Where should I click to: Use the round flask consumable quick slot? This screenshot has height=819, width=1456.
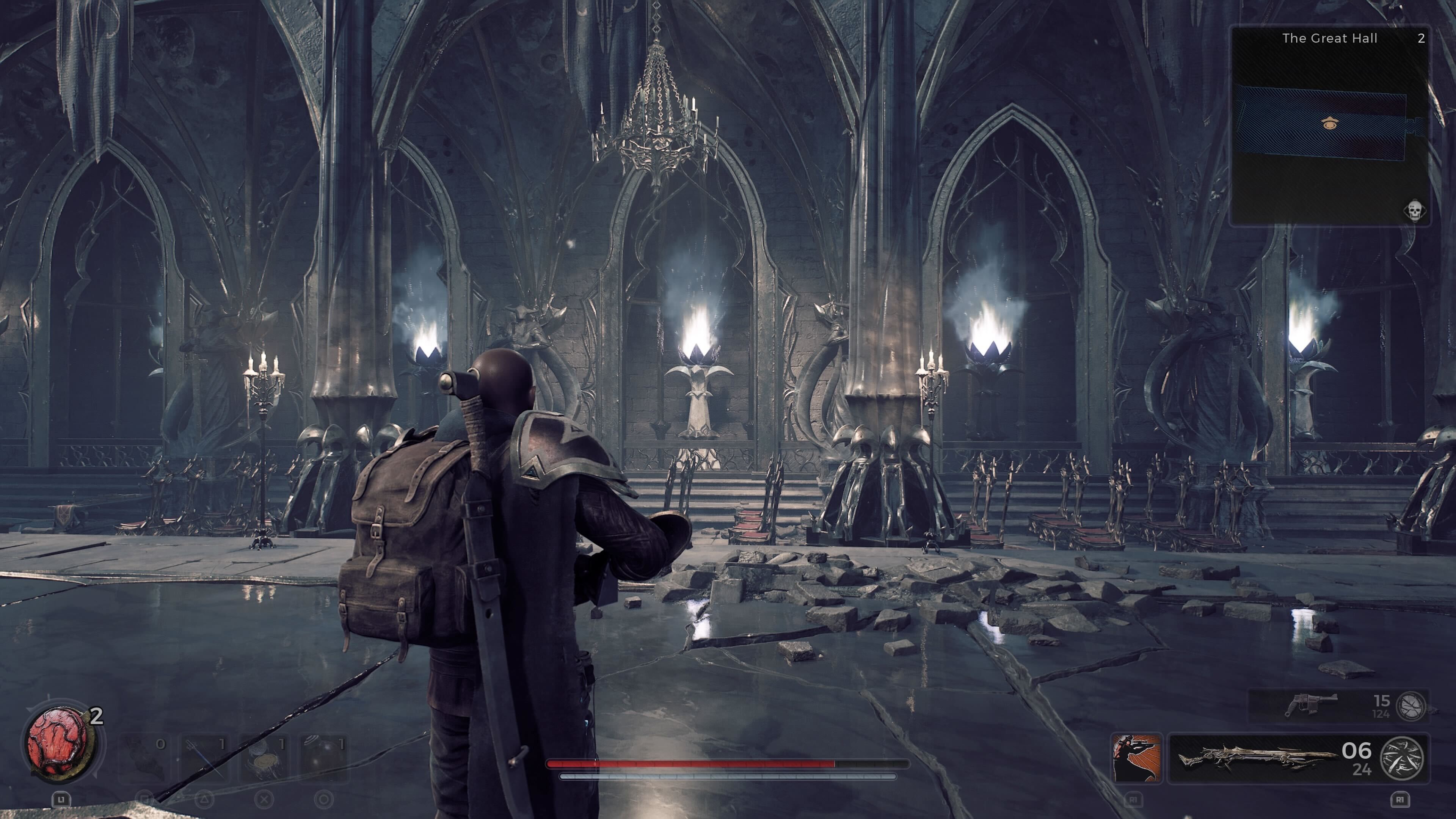pos(323,758)
